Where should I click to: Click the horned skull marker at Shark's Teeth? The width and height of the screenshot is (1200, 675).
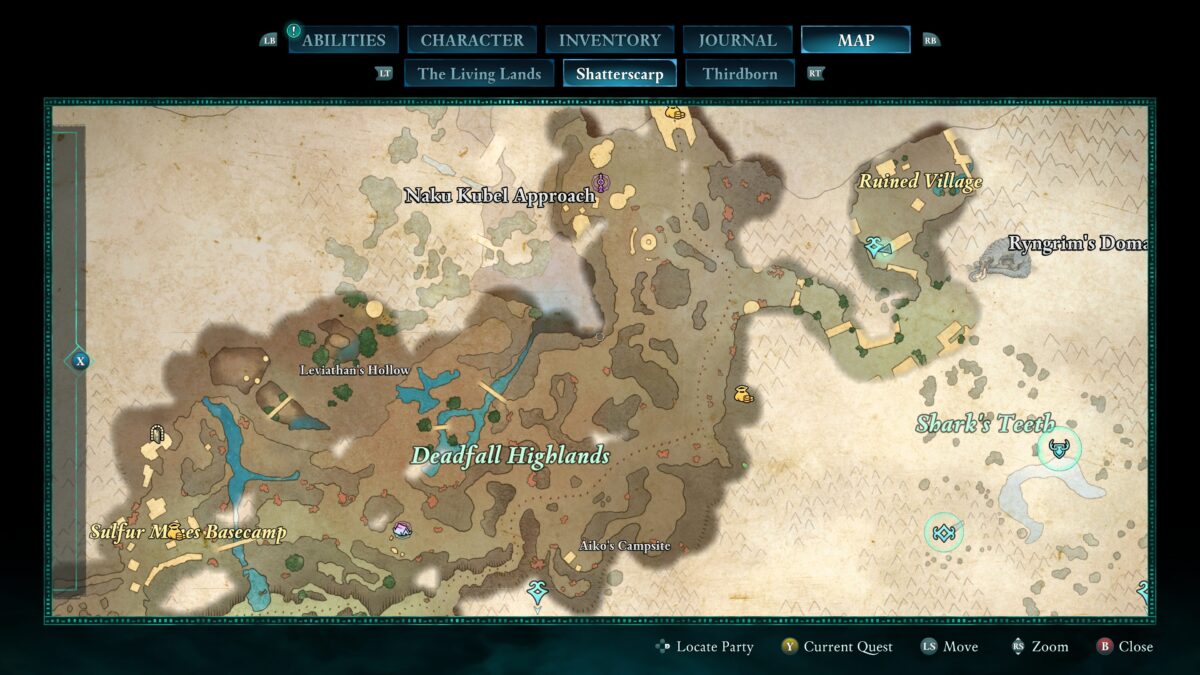[x=1059, y=449]
